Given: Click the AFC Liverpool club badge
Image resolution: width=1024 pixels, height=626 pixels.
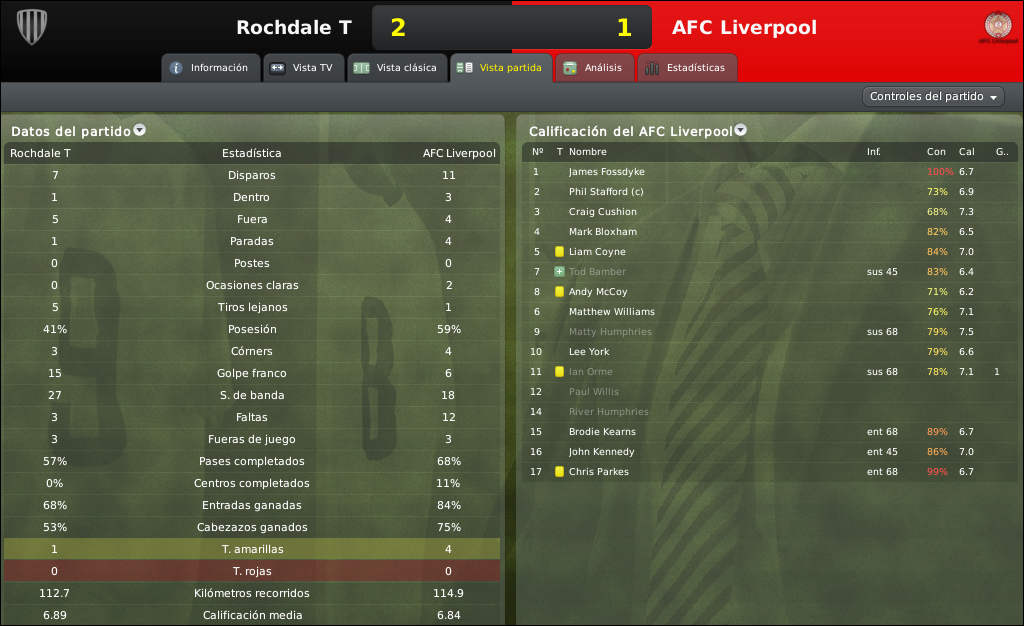Looking at the screenshot, I should pyautogui.click(x=997, y=27).
